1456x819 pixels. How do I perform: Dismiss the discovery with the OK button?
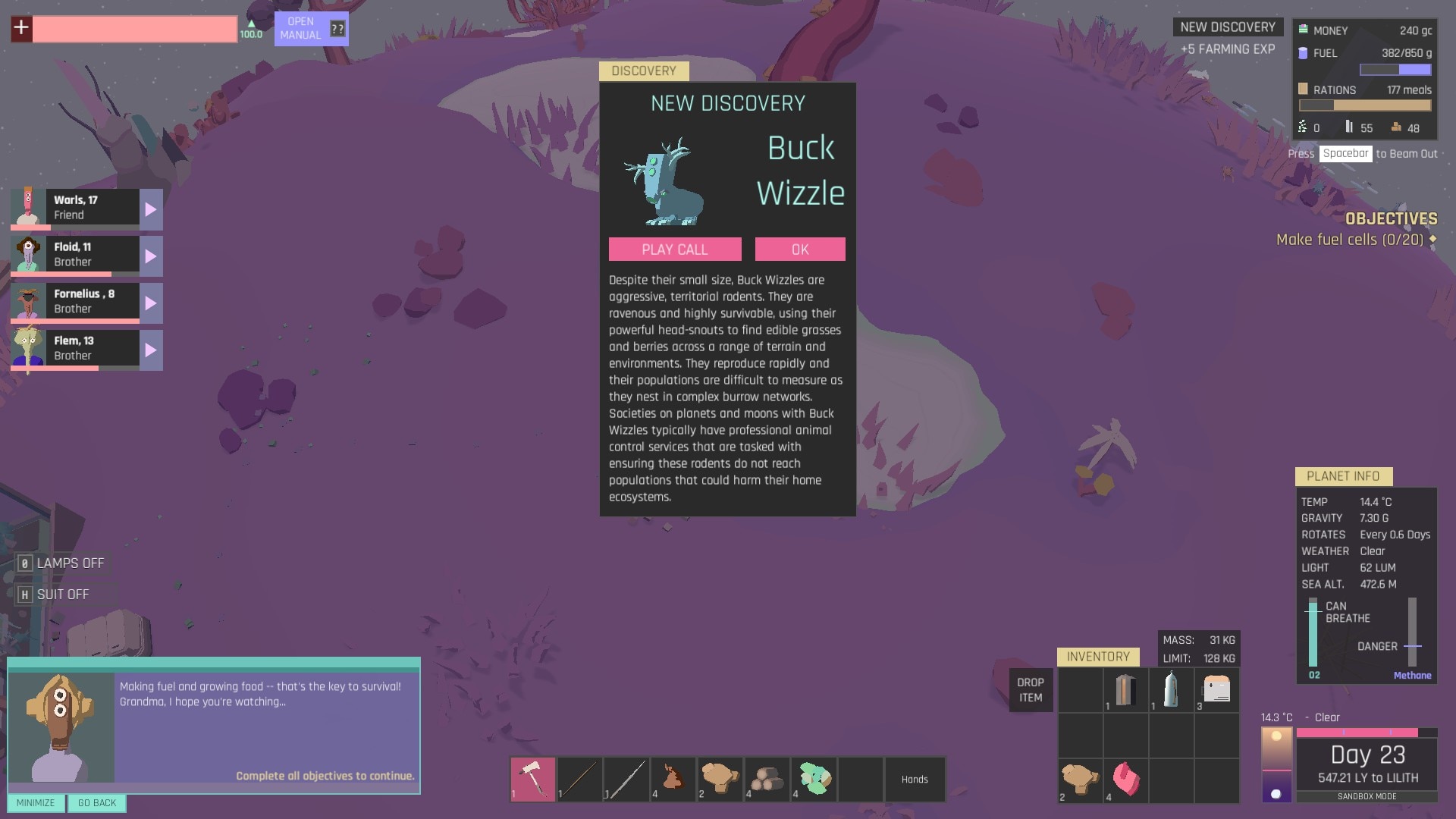pos(800,249)
